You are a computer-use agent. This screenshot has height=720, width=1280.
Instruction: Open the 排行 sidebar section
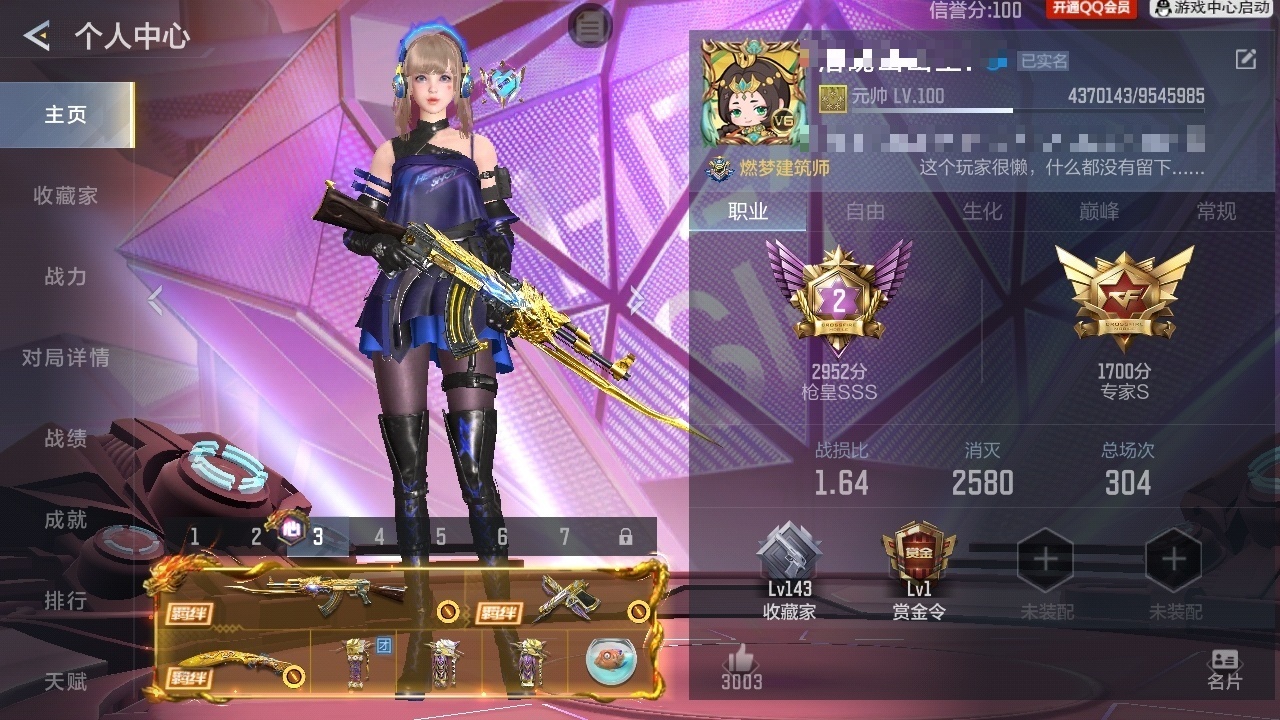pos(66,601)
